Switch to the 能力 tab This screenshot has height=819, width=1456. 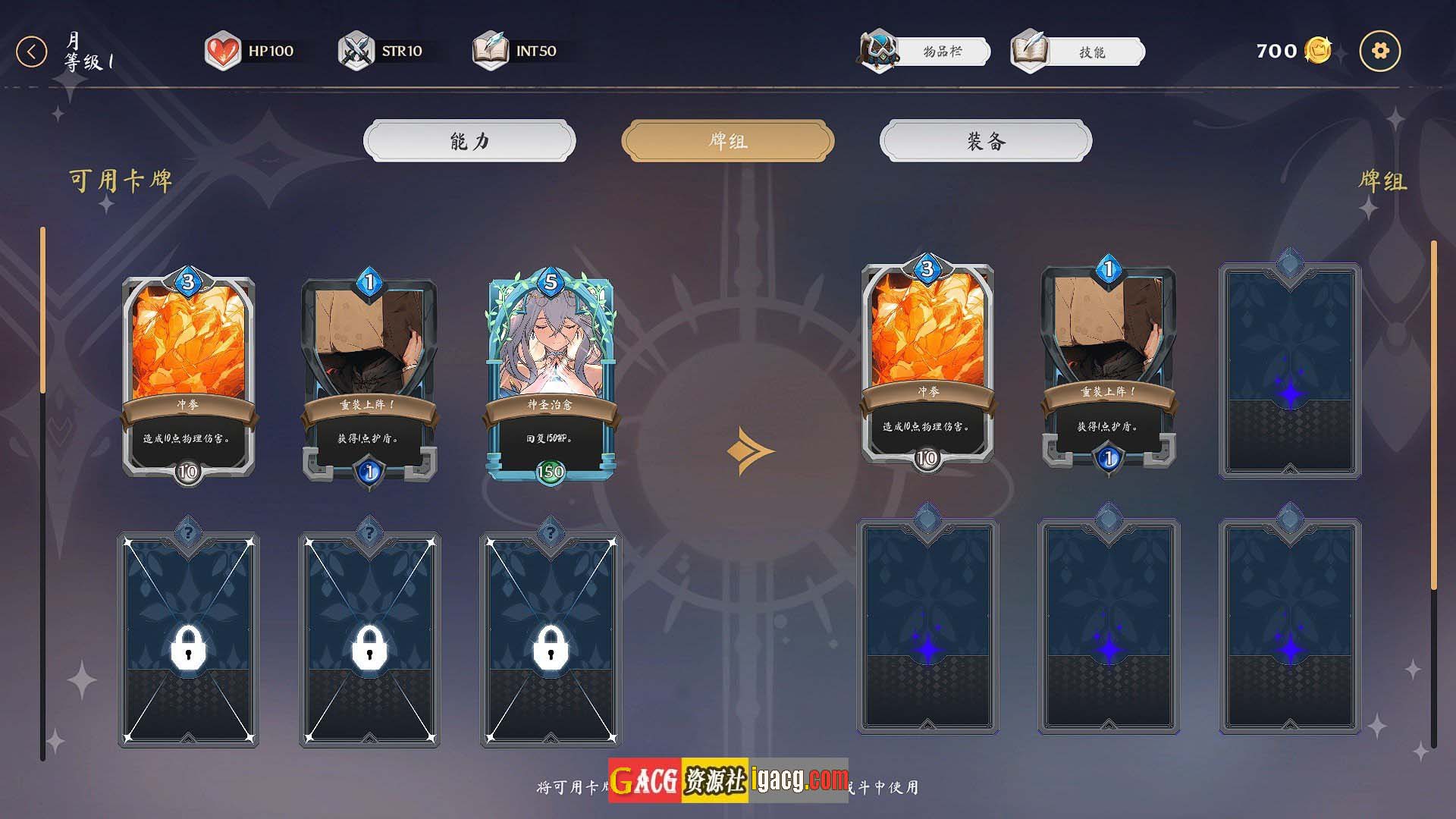(x=469, y=141)
